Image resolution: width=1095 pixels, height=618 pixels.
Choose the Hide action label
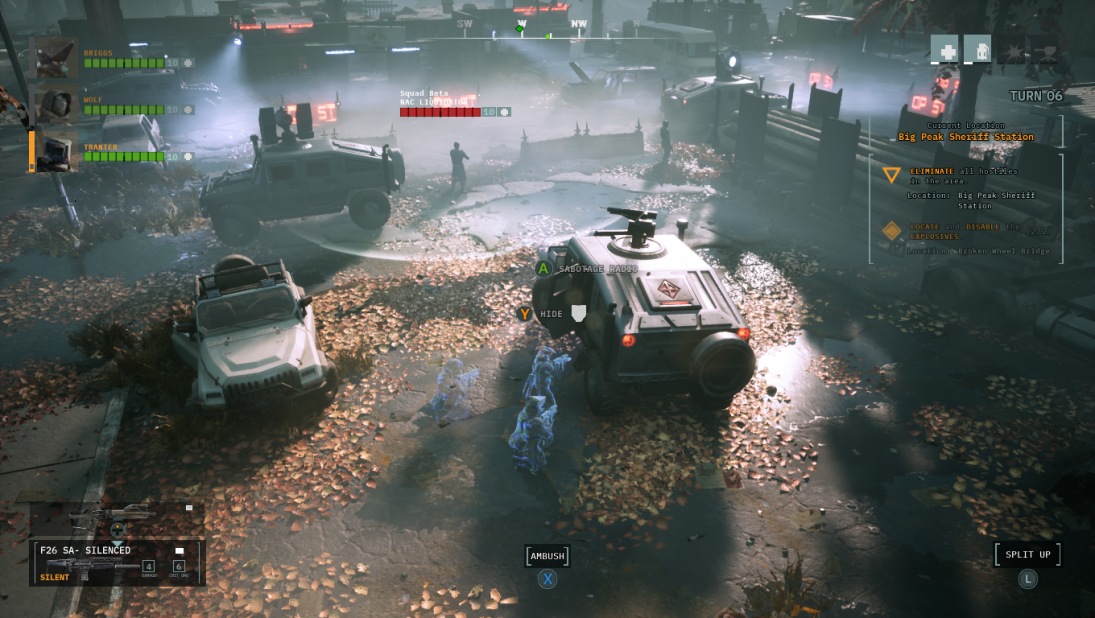[552, 314]
